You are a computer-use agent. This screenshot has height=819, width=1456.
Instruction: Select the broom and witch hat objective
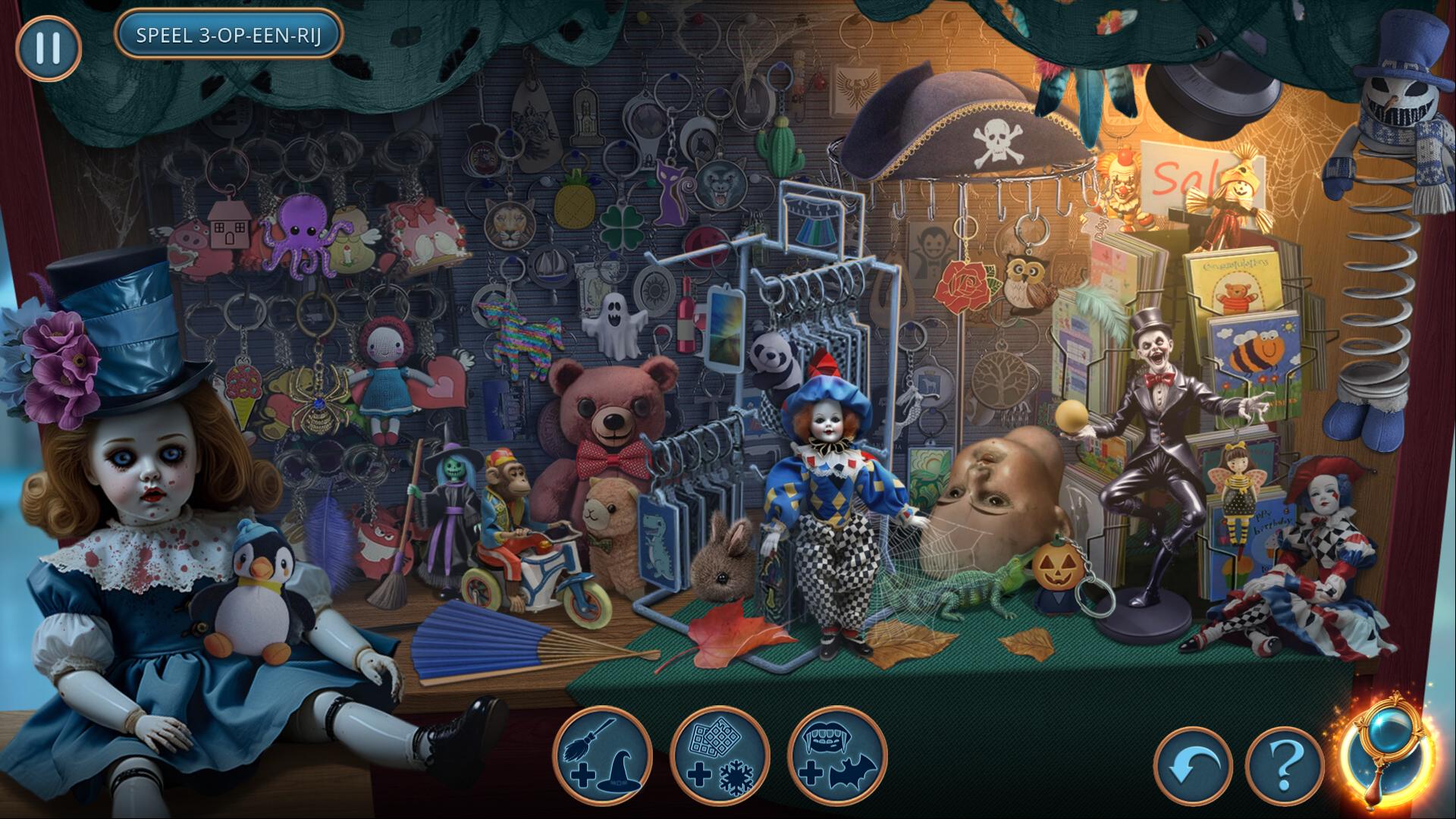603,755
